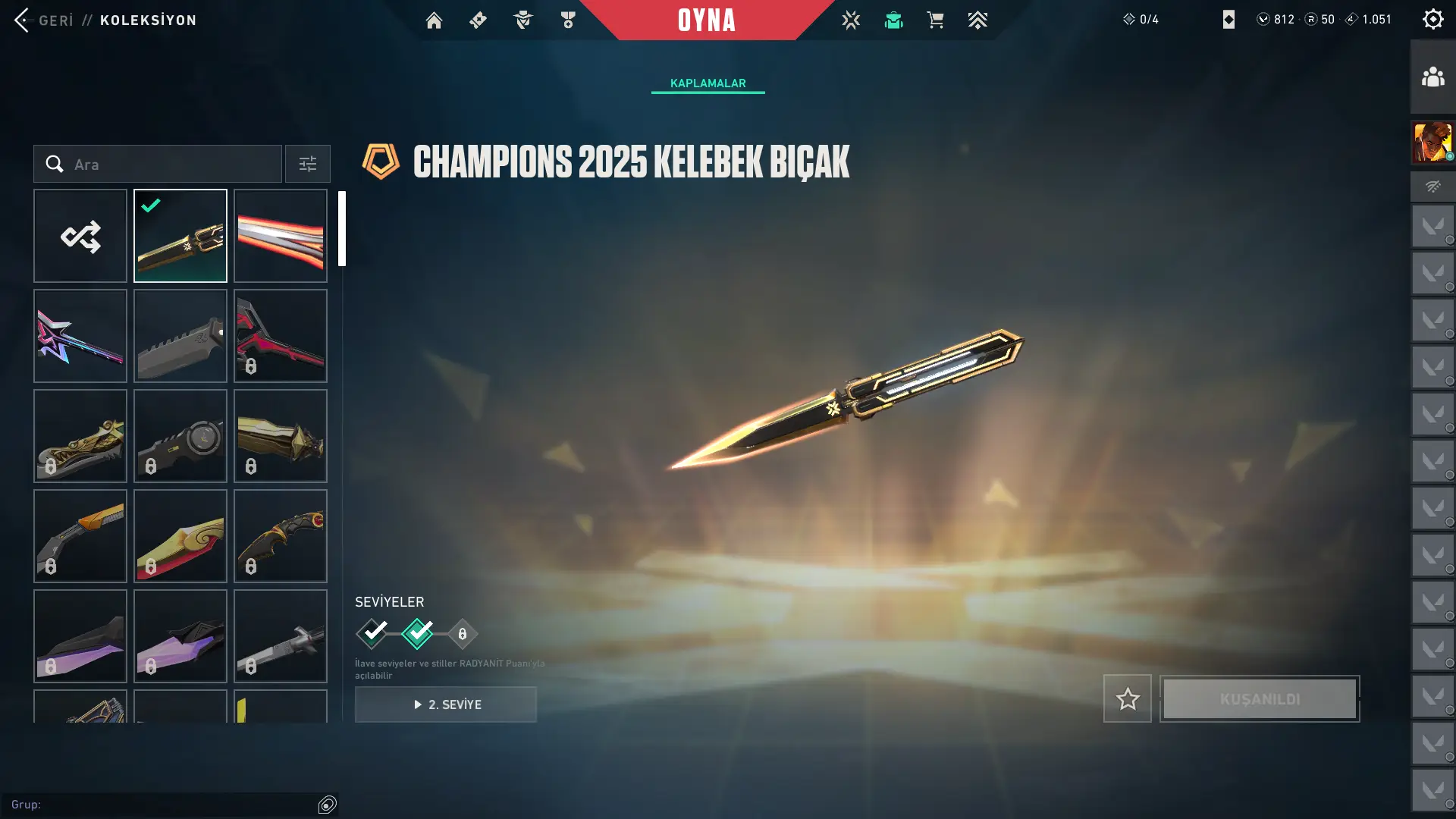Choose the equipped Champions 2025 knife thumbnail
The width and height of the screenshot is (1456, 819).
click(x=180, y=236)
